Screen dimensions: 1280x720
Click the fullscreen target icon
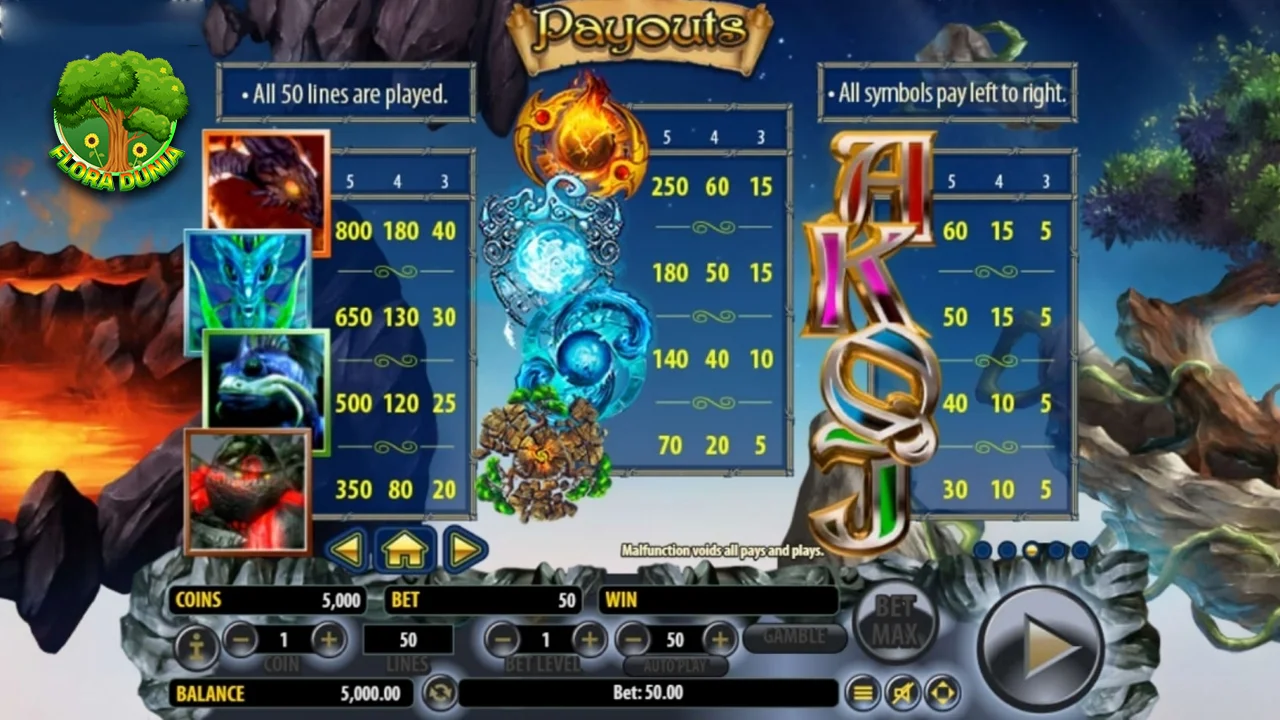(x=941, y=691)
